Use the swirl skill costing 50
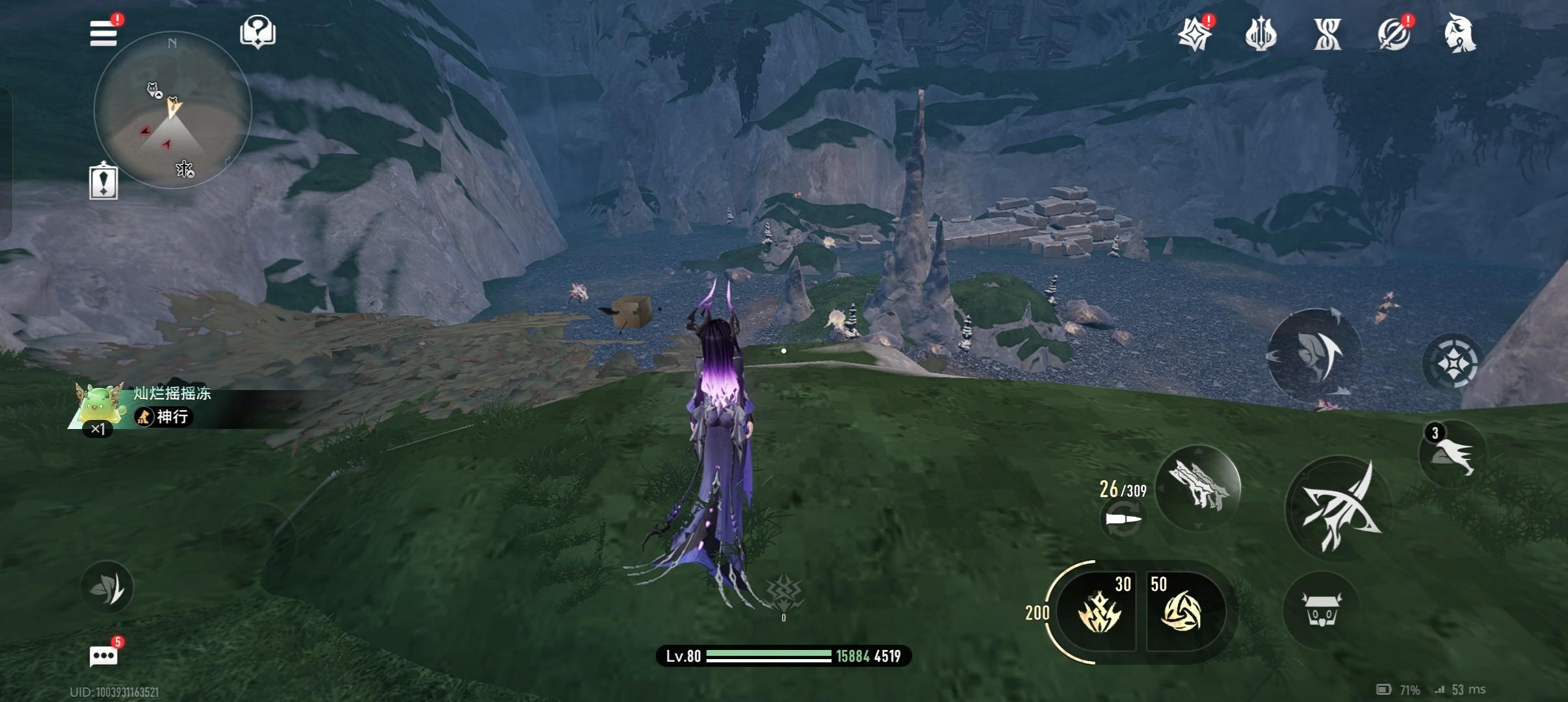The width and height of the screenshot is (1568, 702). (x=1183, y=612)
